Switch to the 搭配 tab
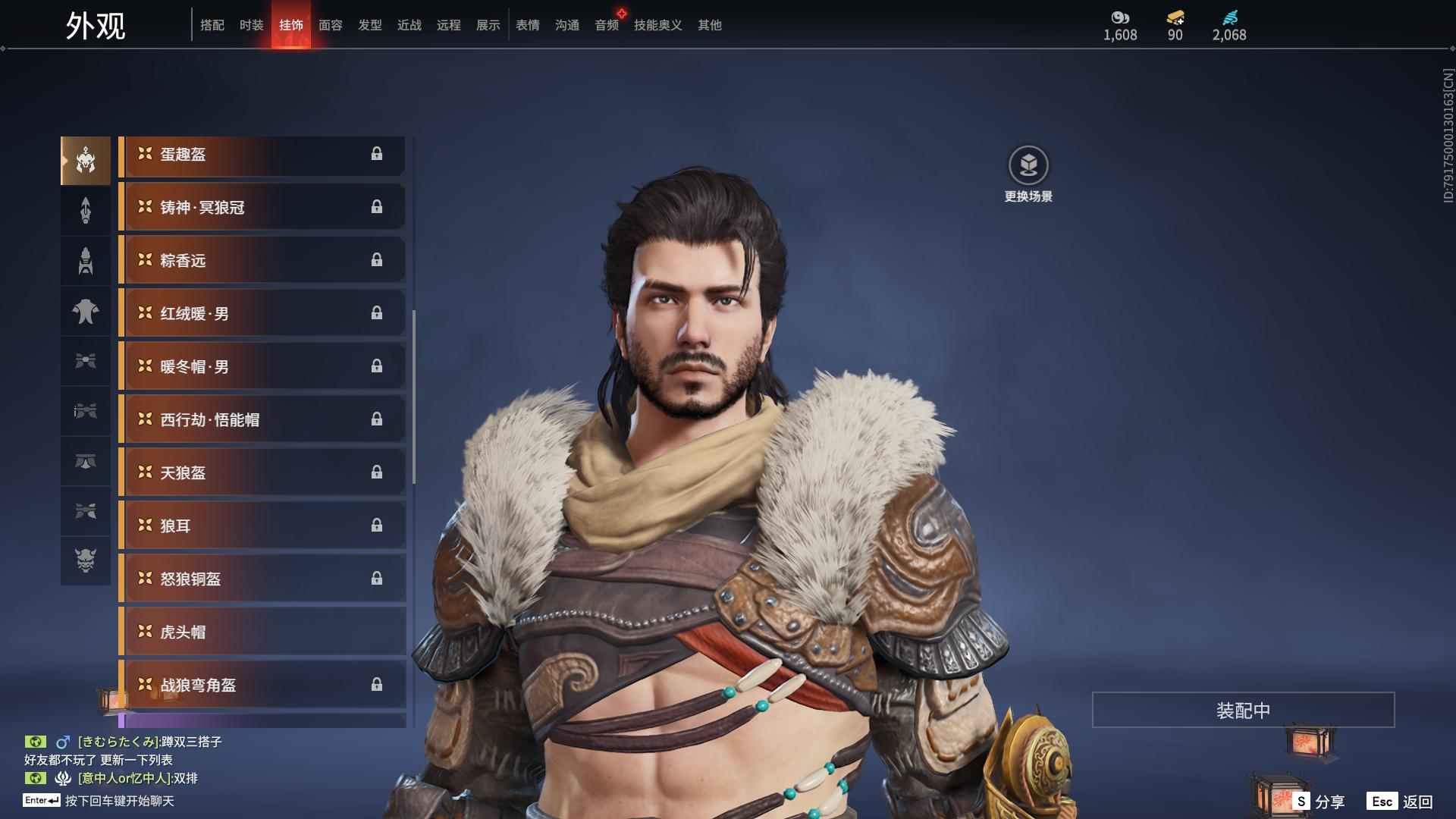The image size is (1456, 819). (212, 25)
